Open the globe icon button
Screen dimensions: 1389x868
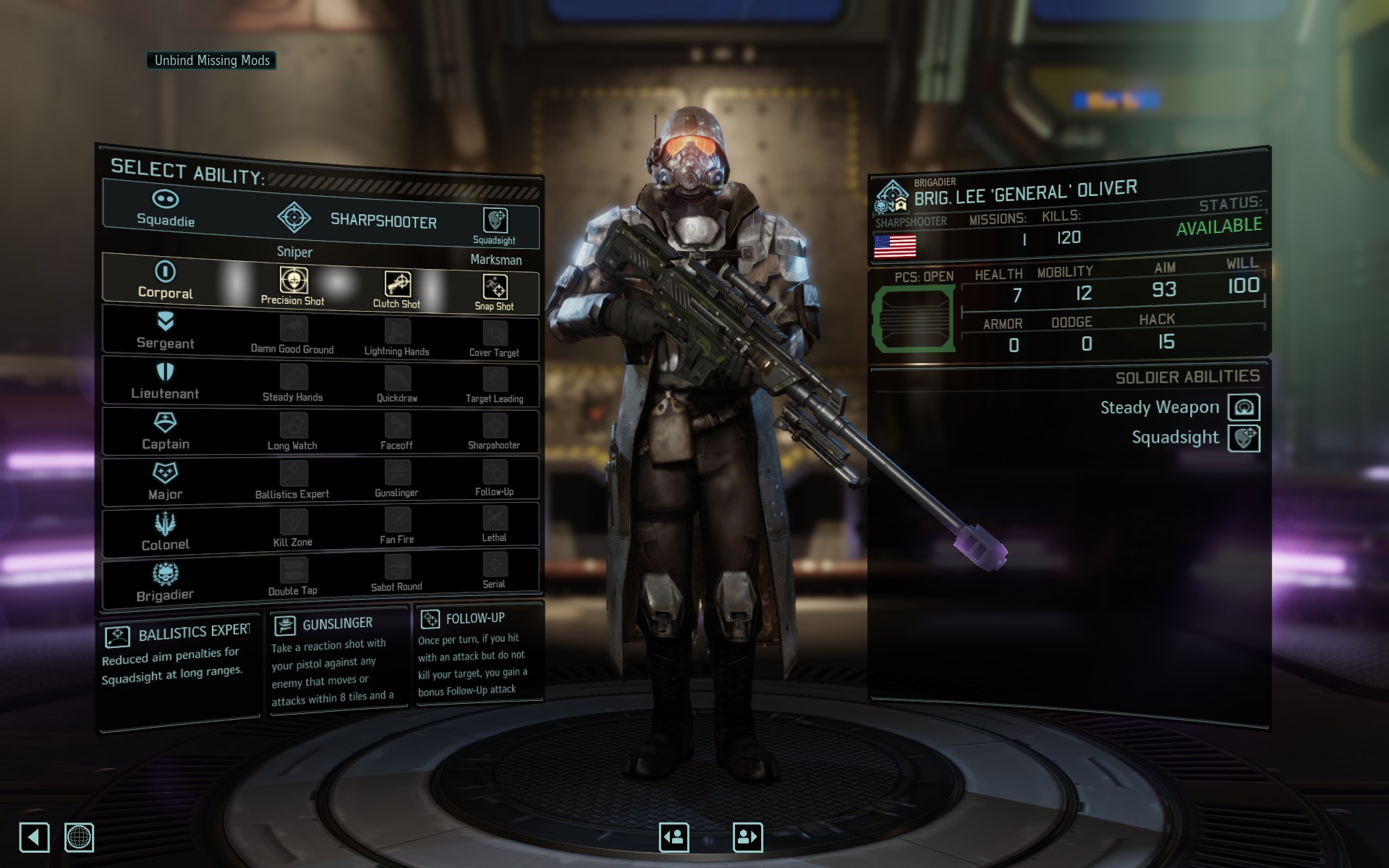pos(79,838)
